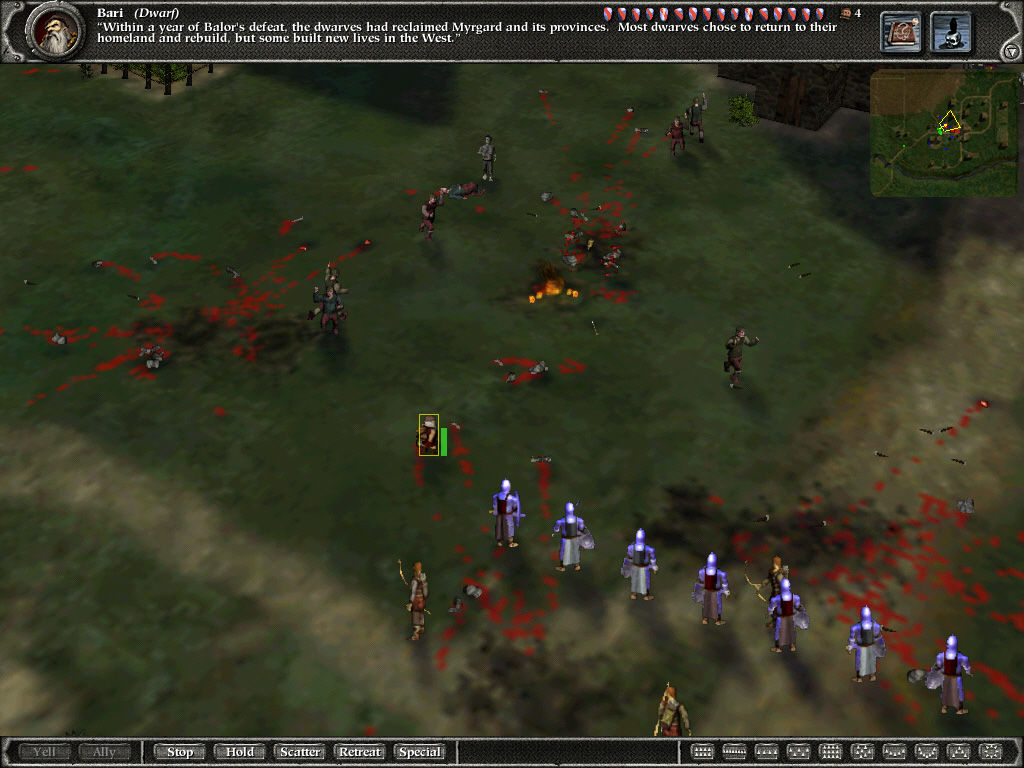
Task: Click the overhead minimap
Action: (929, 132)
